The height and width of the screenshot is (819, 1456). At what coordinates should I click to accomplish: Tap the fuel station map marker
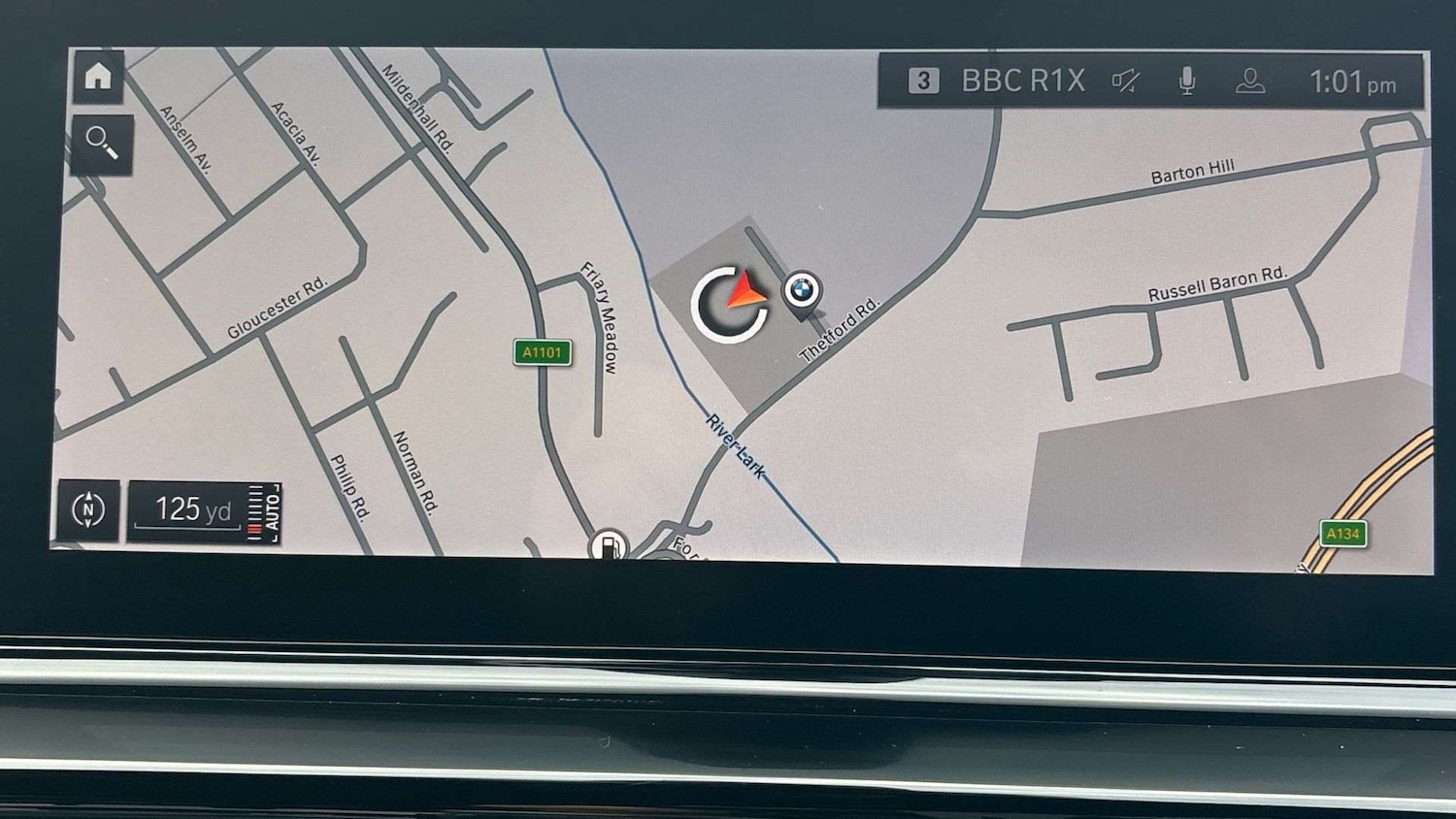click(609, 546)
